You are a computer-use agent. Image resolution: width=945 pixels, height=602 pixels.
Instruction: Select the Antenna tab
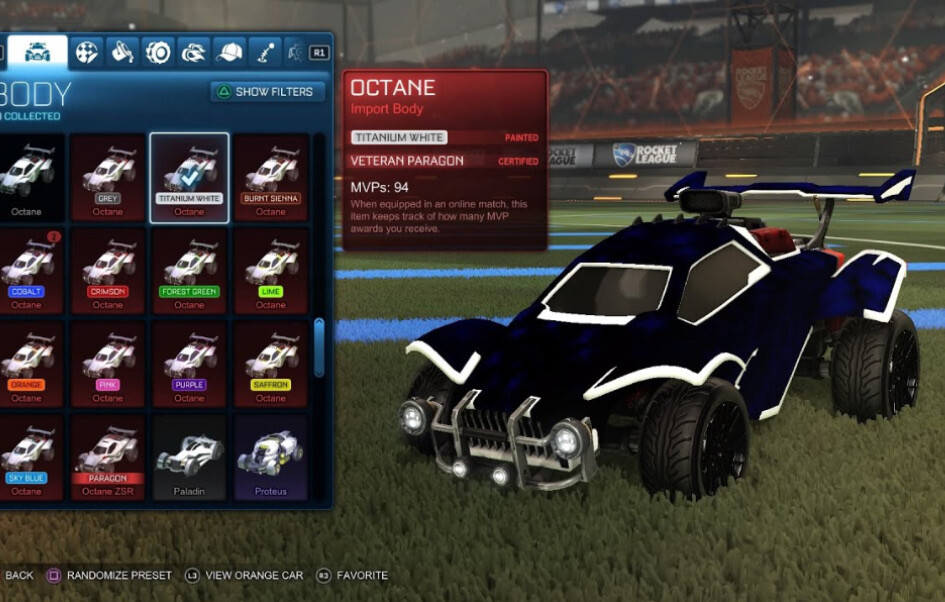click(x=264, y=52)
